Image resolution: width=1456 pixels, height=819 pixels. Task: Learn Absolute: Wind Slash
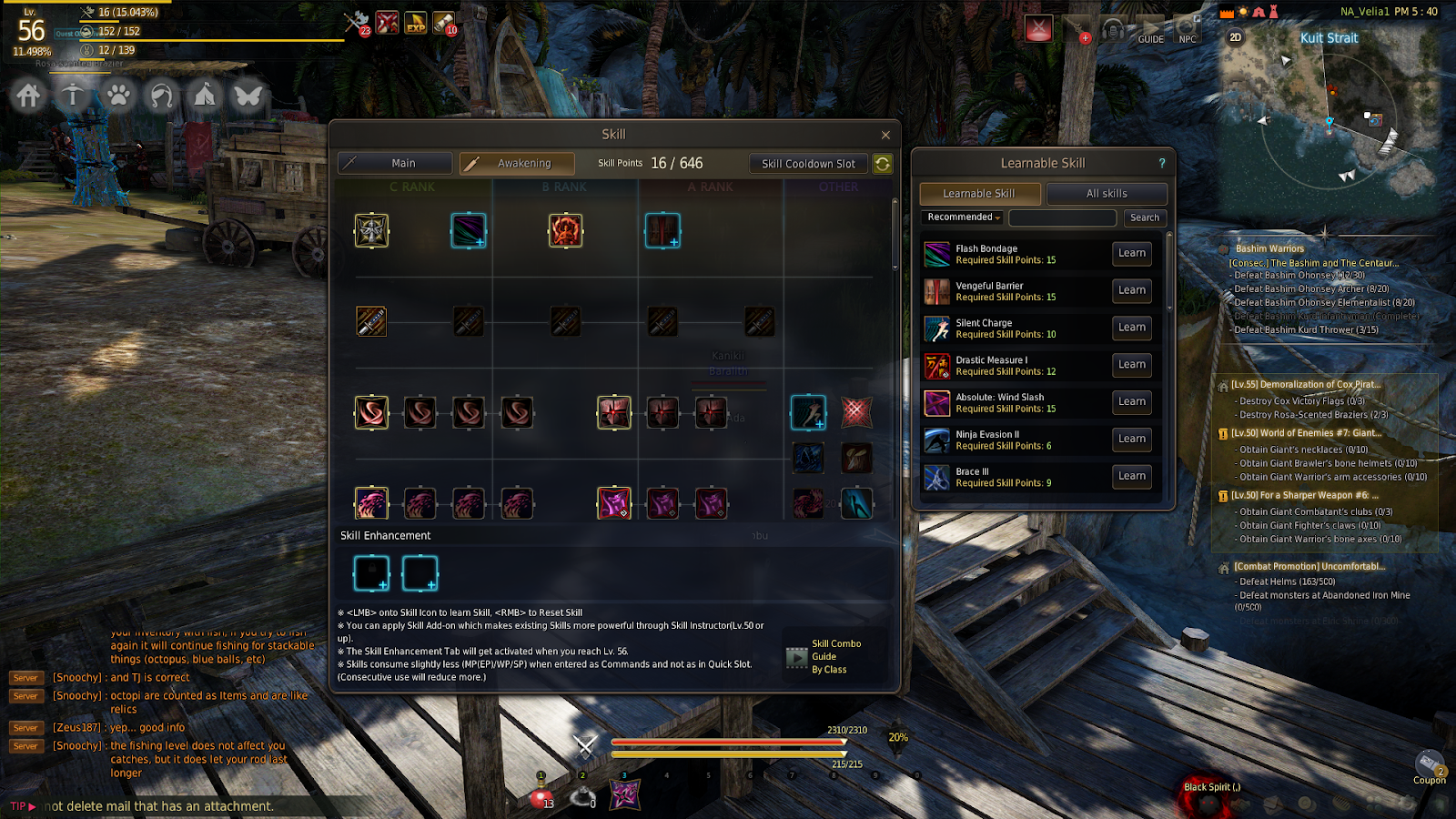click(x=1132, y=402)
